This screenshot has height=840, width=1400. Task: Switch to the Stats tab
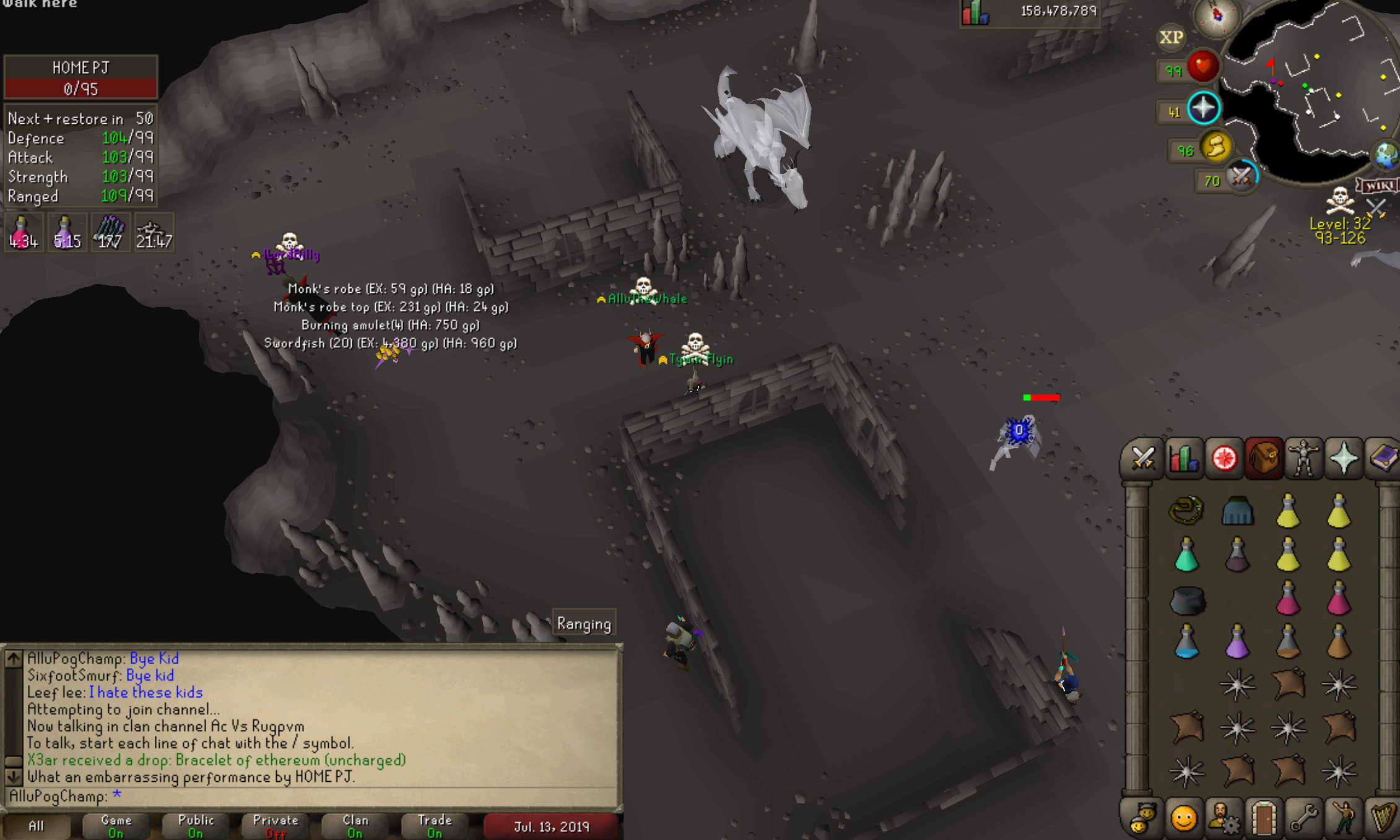point(1183,459)
